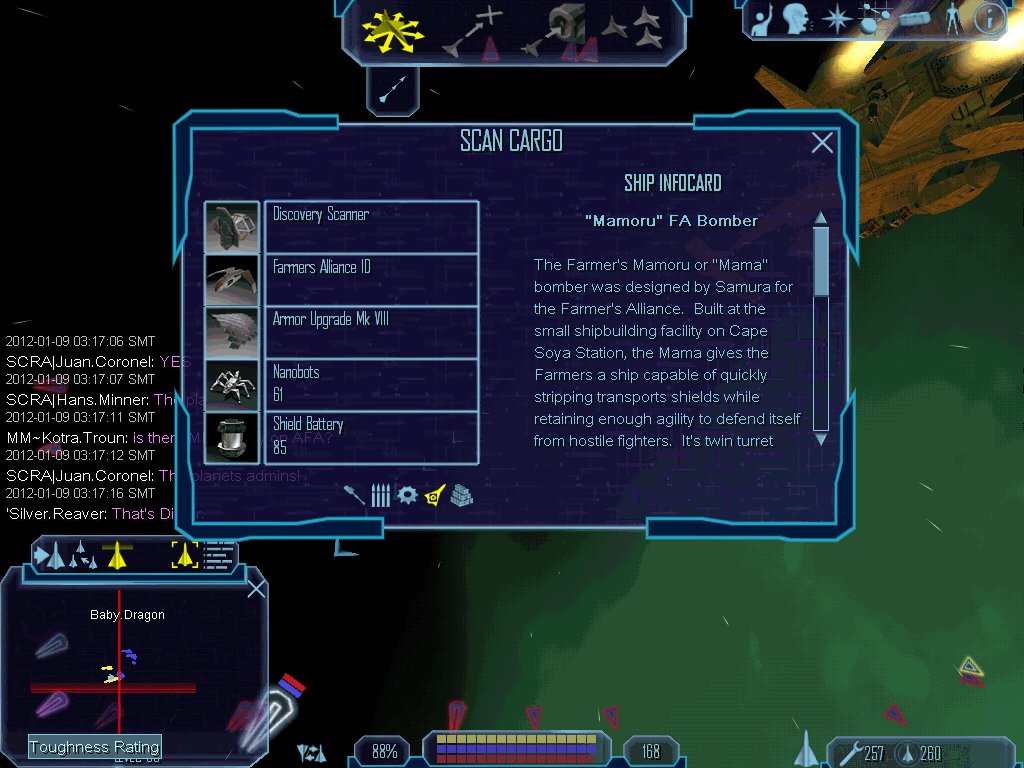This screenshot has height=768, width=1024.
Task: Select the Farmers Alliance ID row
Action: tap(371, 280)
